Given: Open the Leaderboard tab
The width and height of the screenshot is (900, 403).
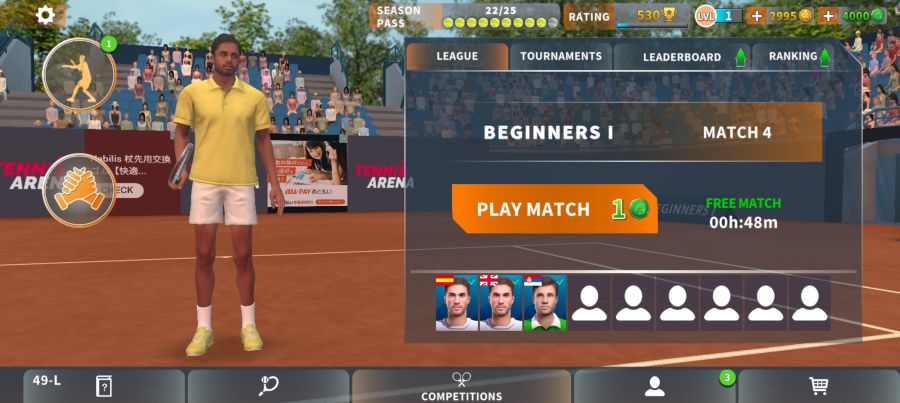Looking at the screenshot, I should pyautogui.click(x=682, y=57).
